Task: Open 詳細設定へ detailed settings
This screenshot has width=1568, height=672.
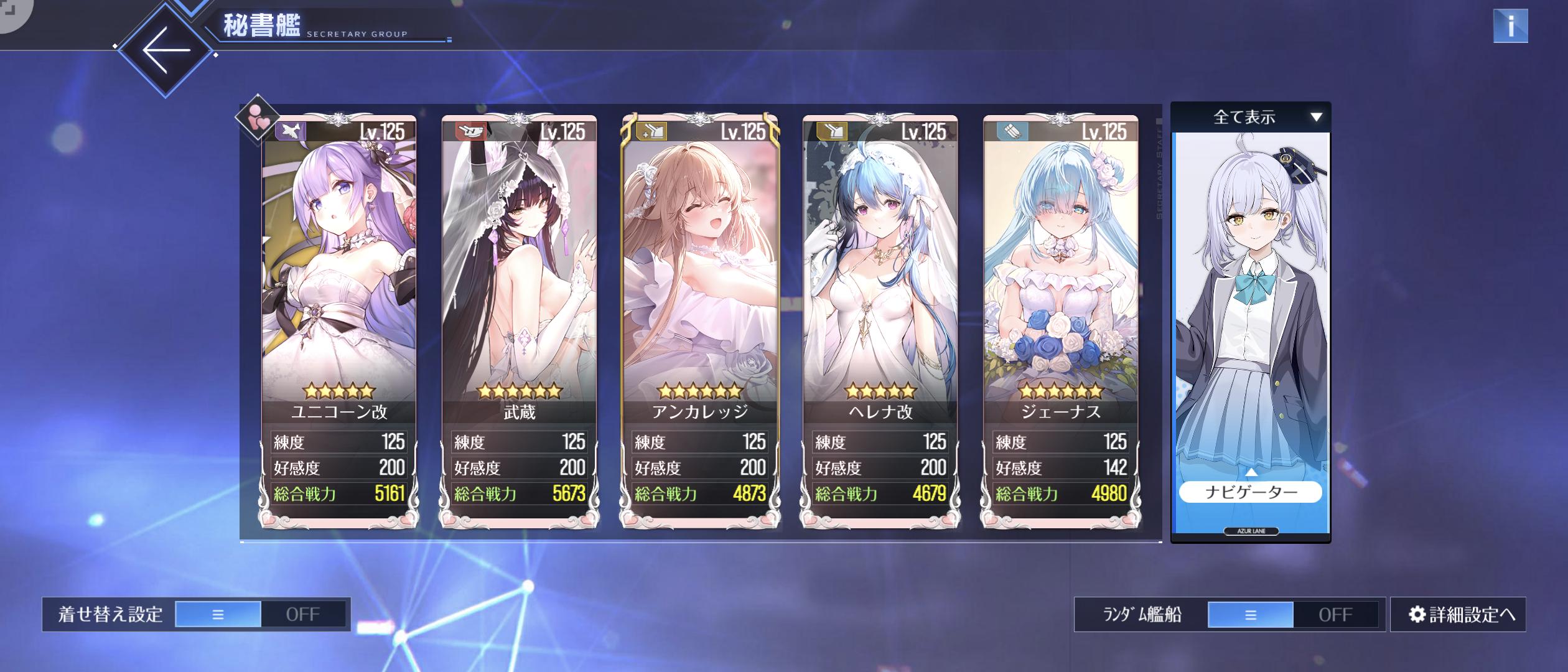Action: 1458,615
